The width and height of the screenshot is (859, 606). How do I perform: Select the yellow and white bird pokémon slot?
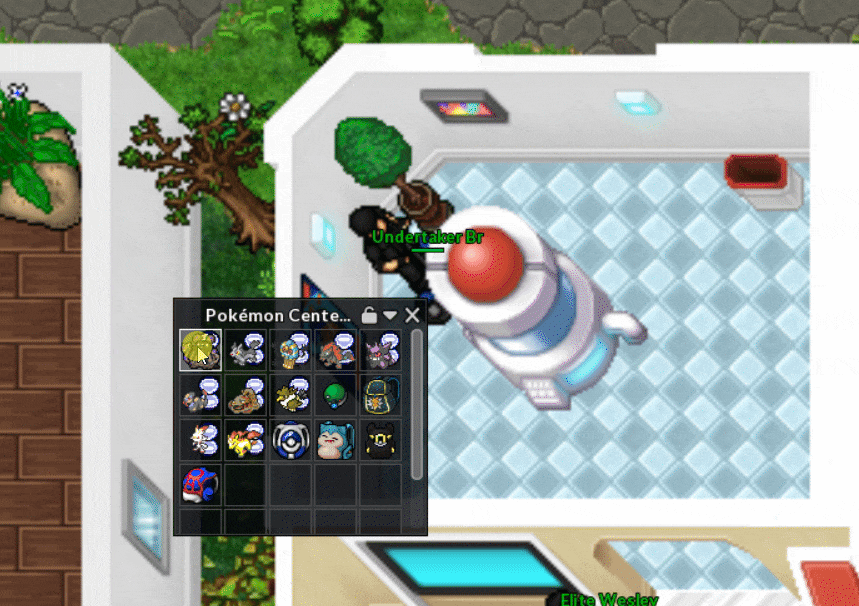click(290, 394)
